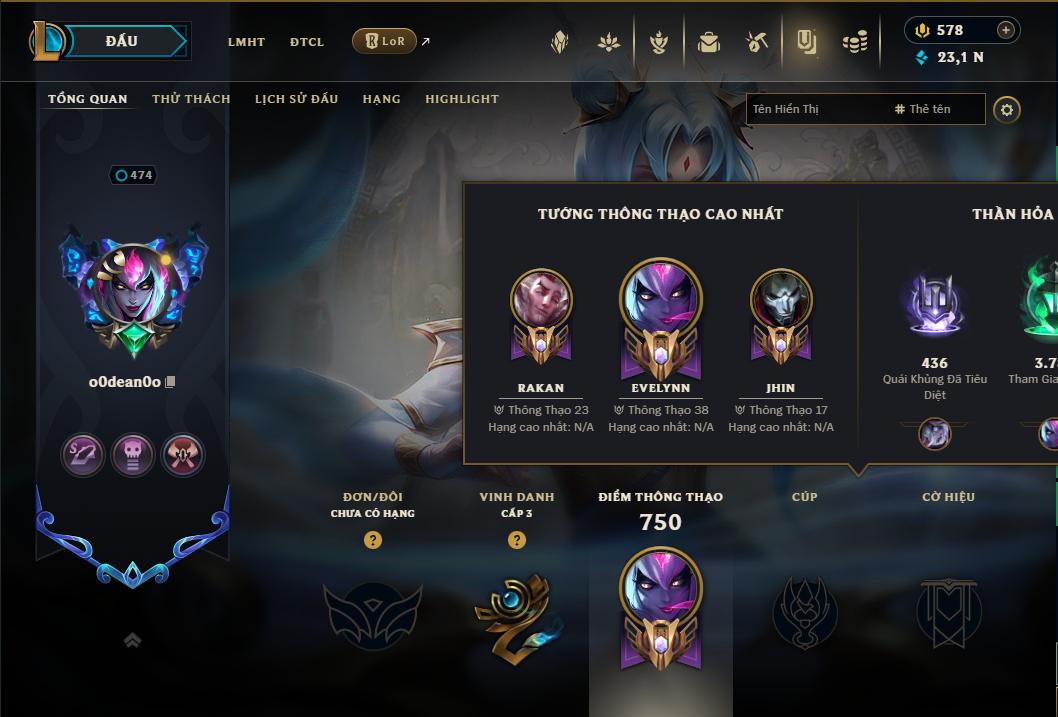Open the LMHT section
1058x717 pixels.
pos(246,42)
